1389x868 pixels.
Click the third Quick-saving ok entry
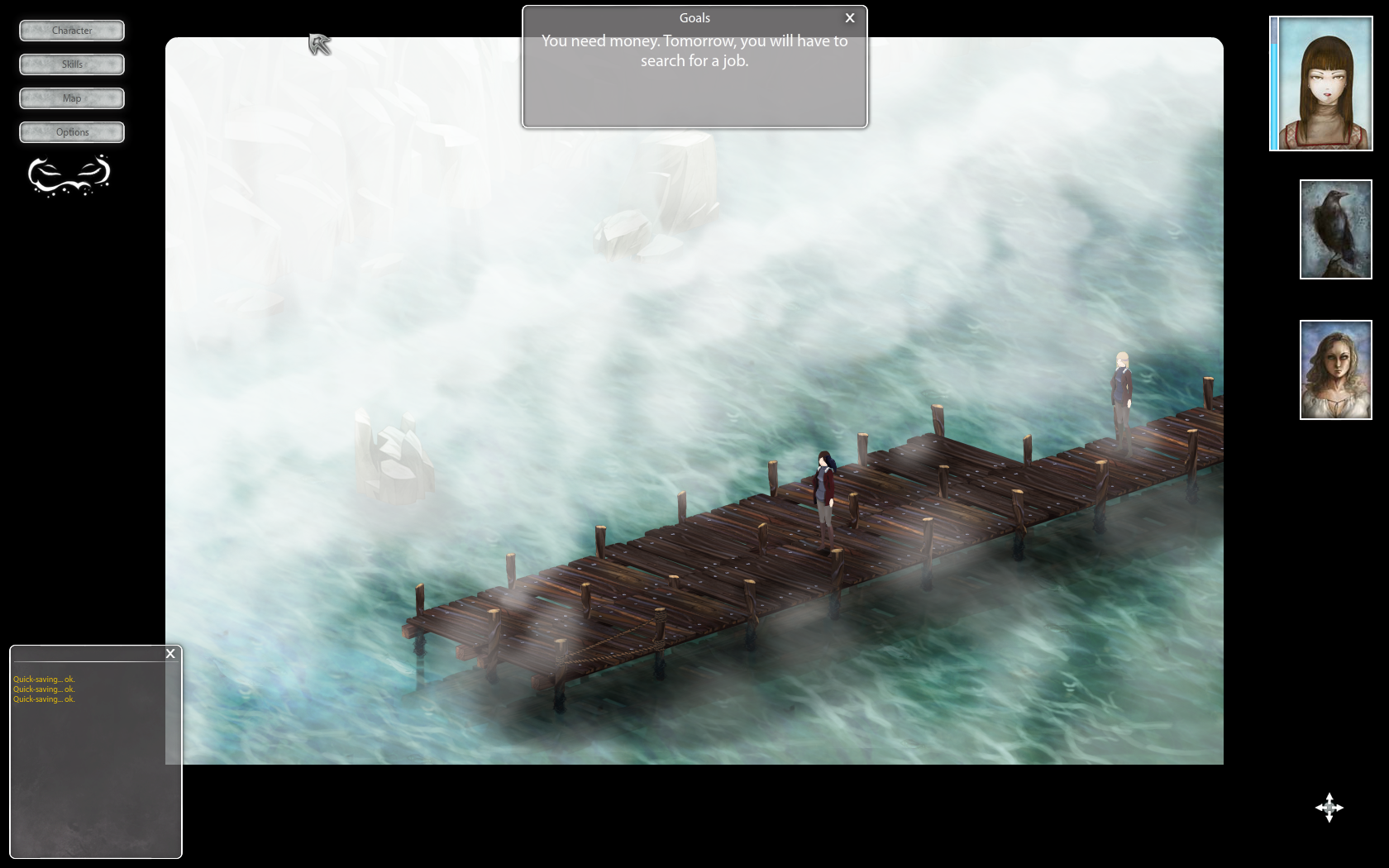pos(43,699)
